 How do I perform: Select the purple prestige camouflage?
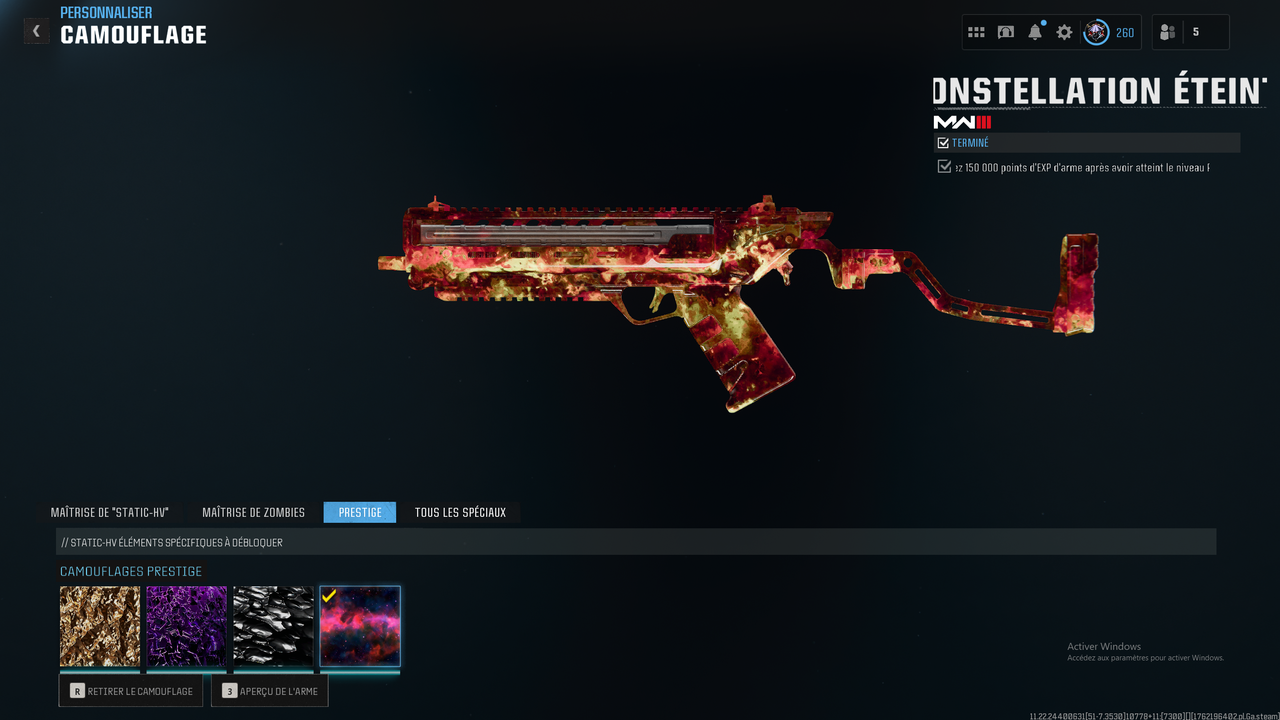point(187,626)
